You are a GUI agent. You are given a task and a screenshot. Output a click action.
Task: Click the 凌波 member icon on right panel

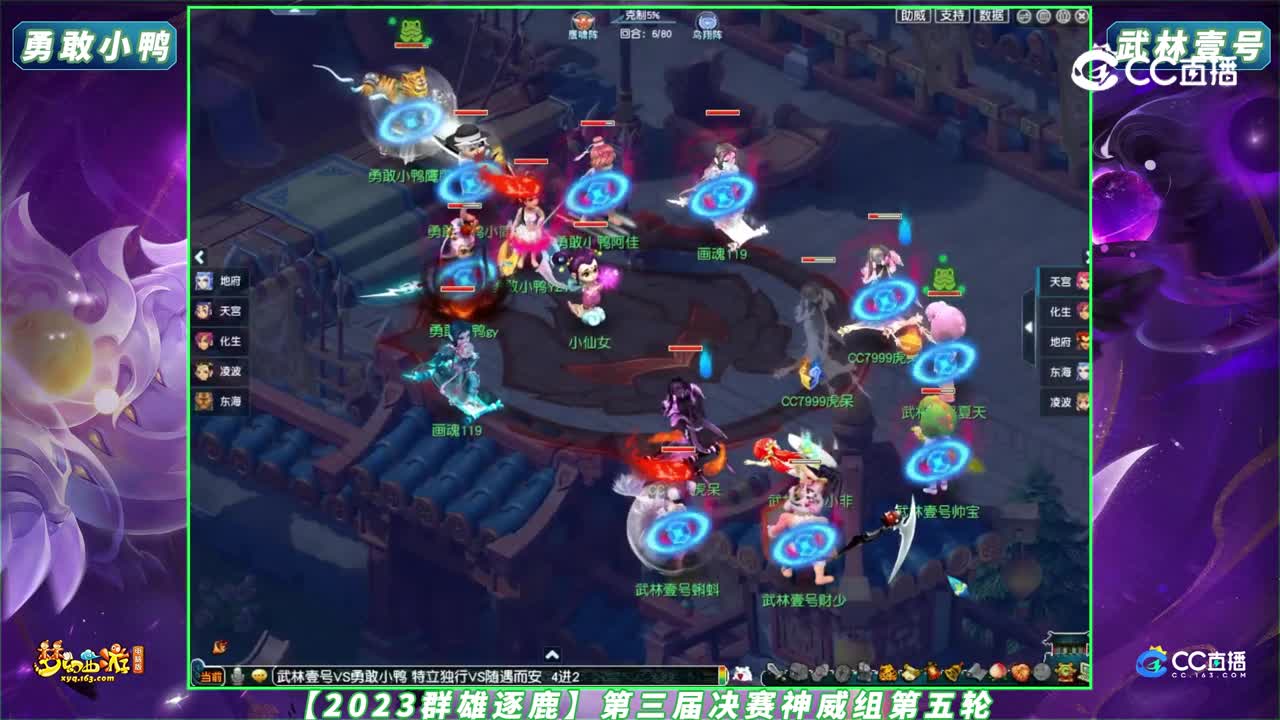coord(1081,400)
